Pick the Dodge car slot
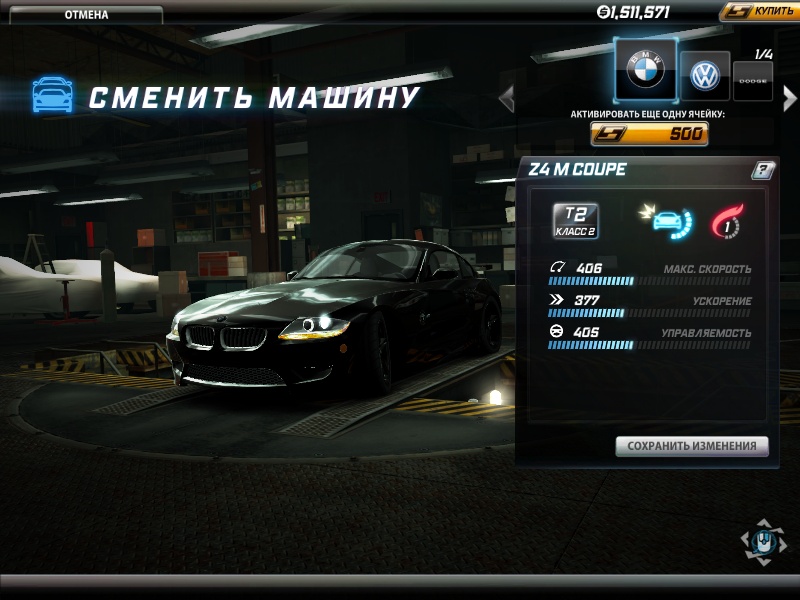The height and width of the screenshot is (600, 800). tap(753, 81)
